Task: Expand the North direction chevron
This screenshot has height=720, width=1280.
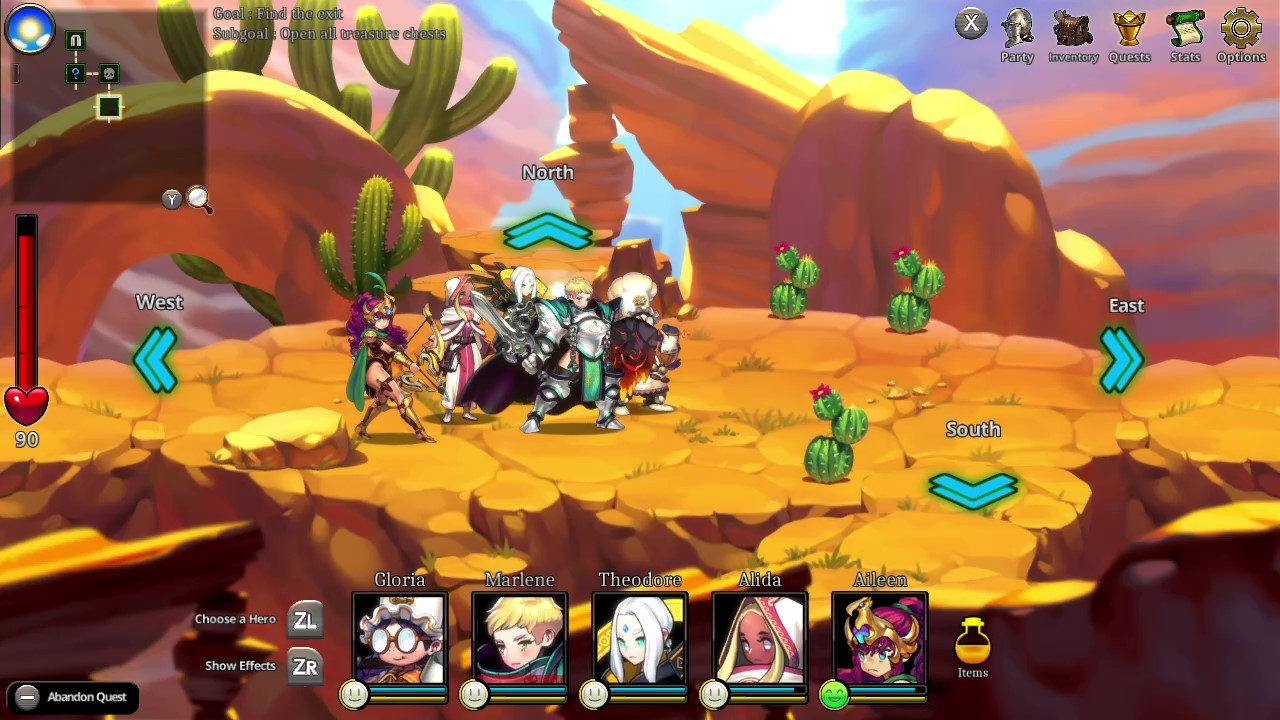Action: 547,231
